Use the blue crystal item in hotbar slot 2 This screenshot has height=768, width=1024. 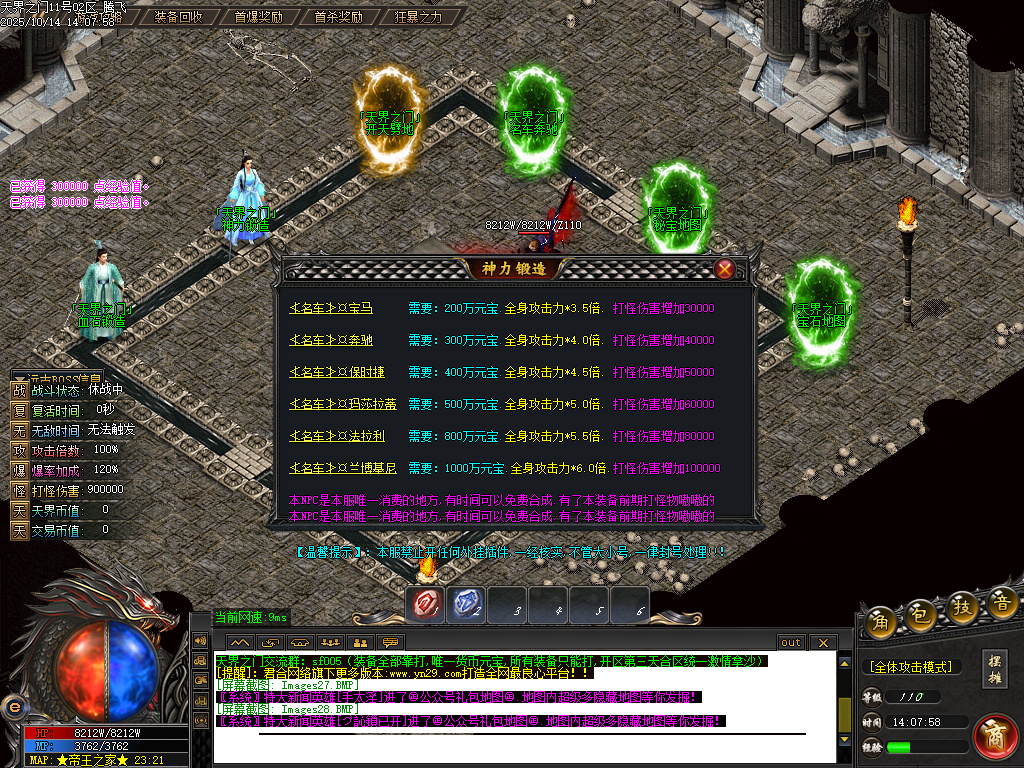[468, 604]
